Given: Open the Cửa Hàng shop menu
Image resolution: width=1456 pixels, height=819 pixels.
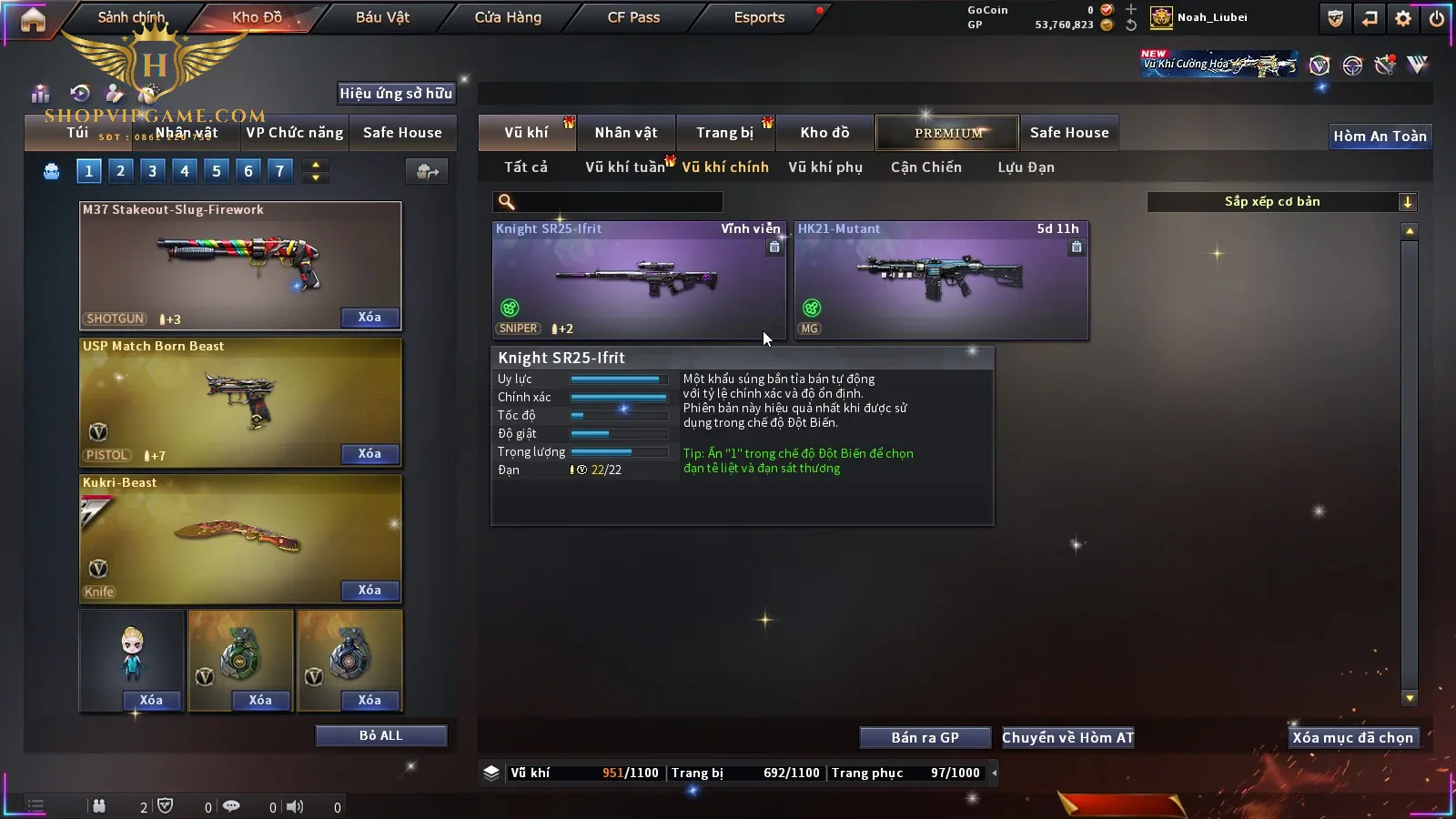Looking at the screenshot, I should (x=508, y=17).
